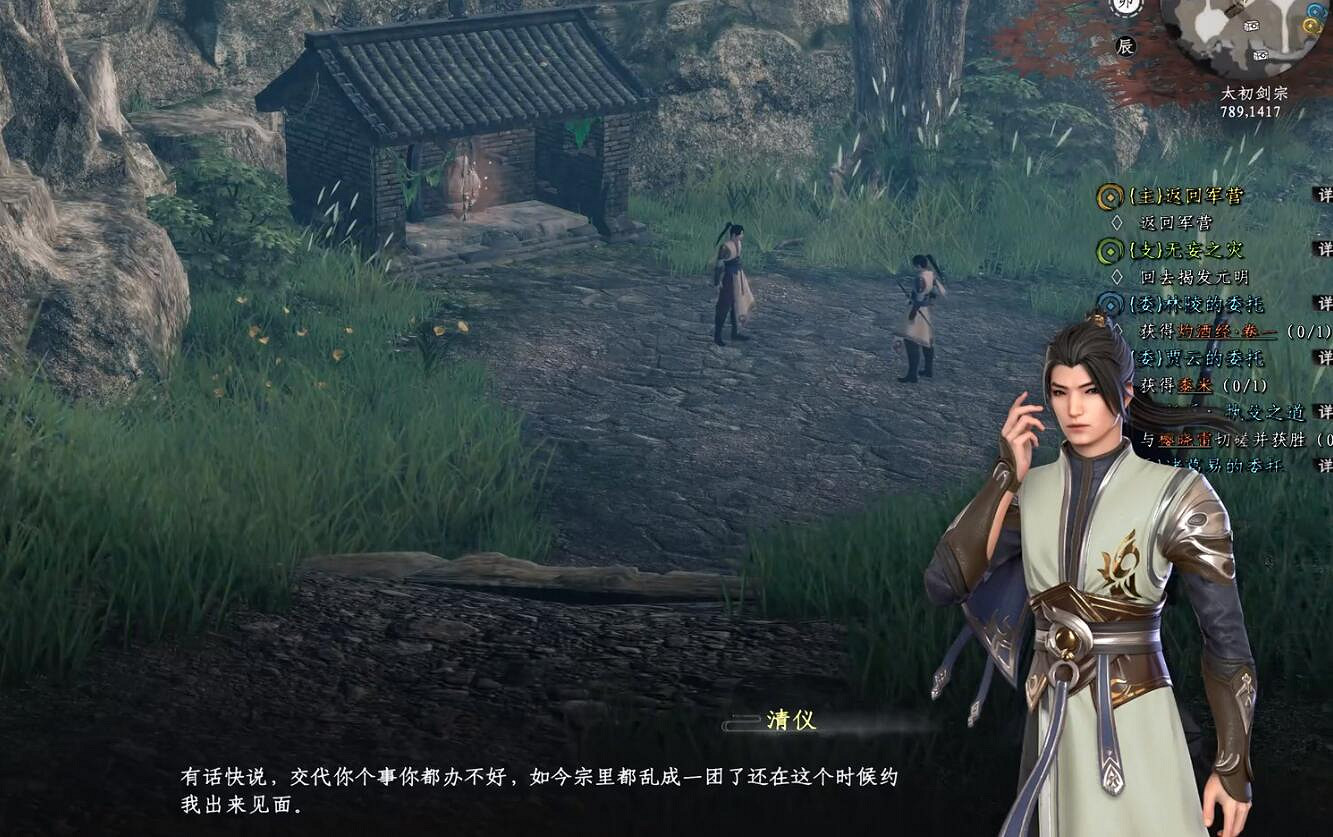Click the gold circular icon beside the minimap
1333x837 pixels.
point(1310,26)
